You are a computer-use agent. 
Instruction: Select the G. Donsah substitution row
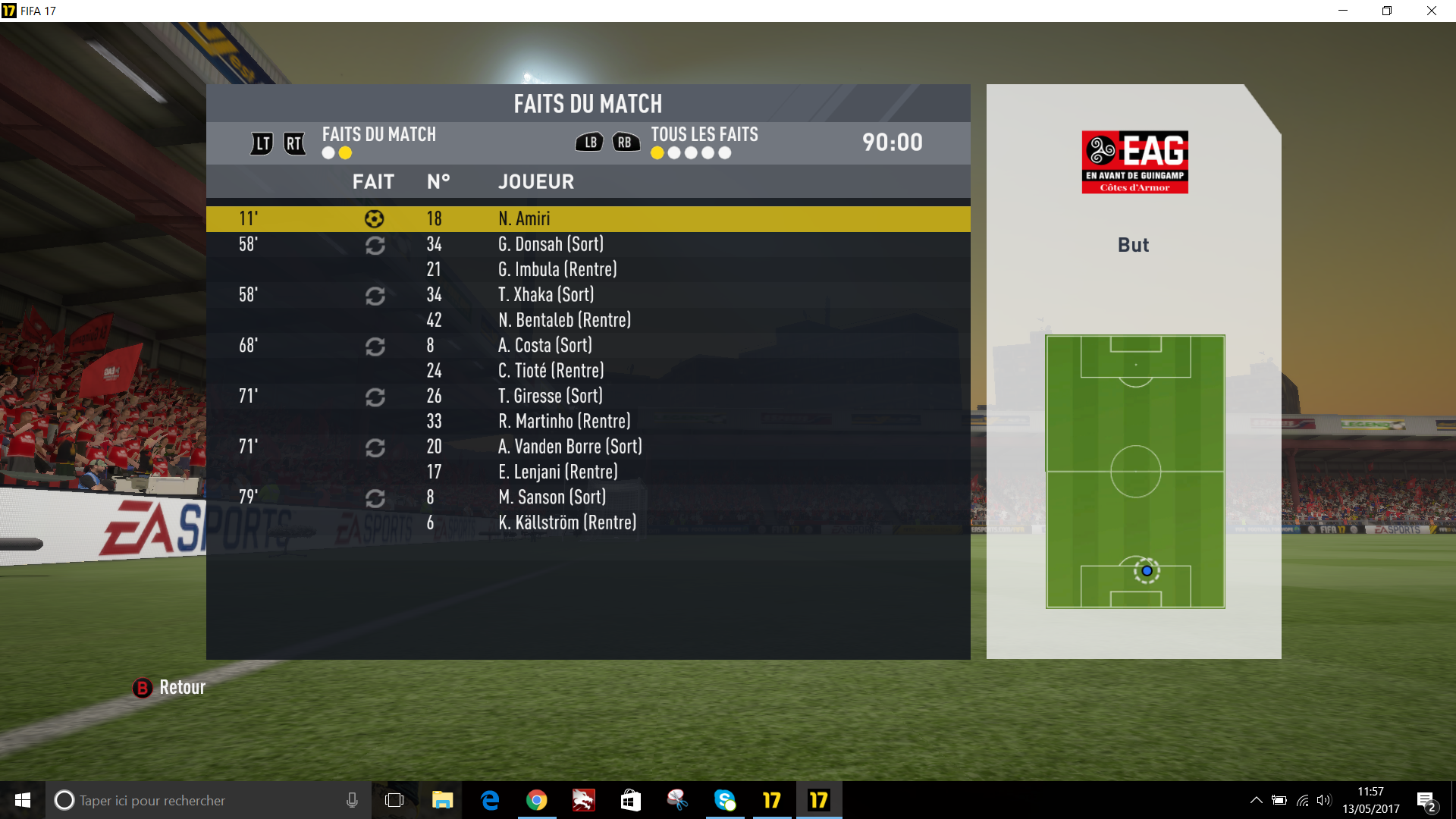[x=588, y=244]
